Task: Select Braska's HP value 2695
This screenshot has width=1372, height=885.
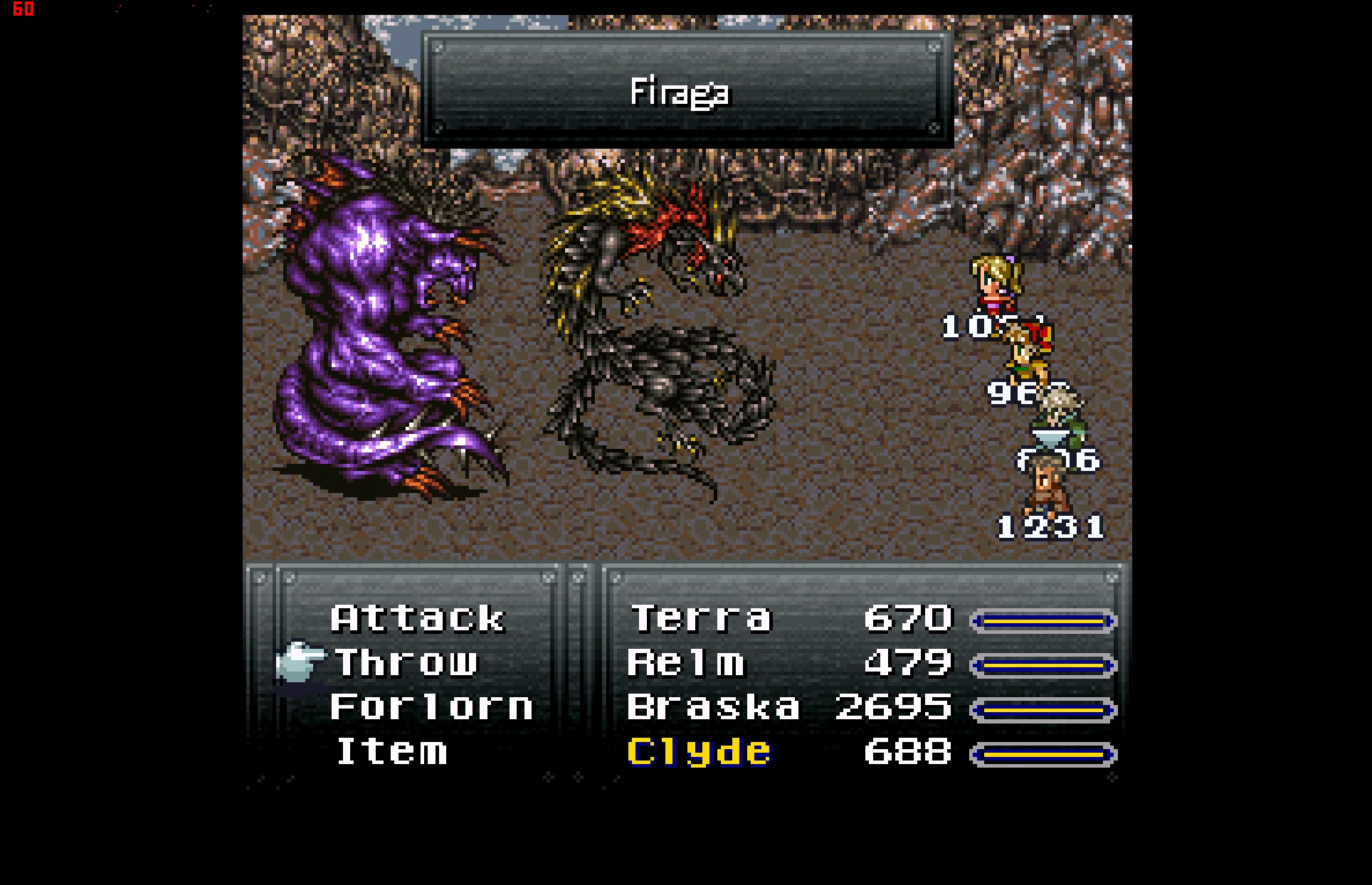Action: tap(892, 707)
